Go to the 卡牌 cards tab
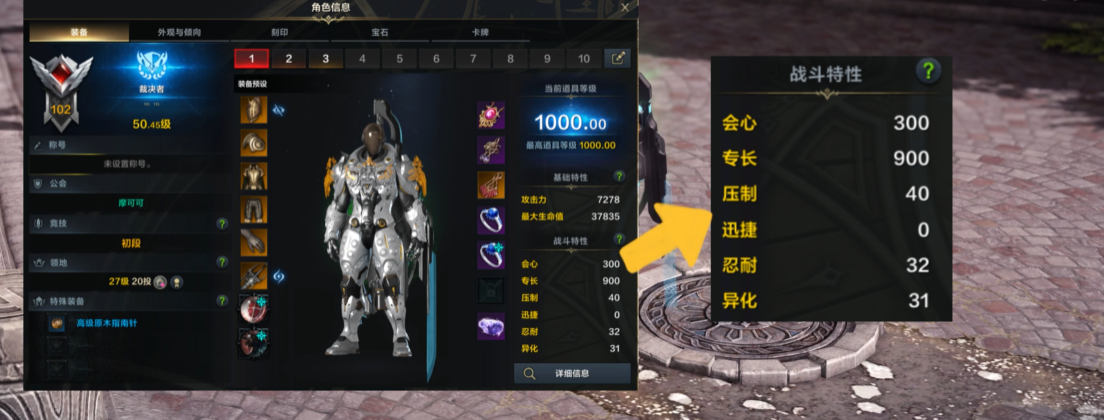The width and height of the screenshot is (1104, 420). pyautogui.click(x=480, y=32)
